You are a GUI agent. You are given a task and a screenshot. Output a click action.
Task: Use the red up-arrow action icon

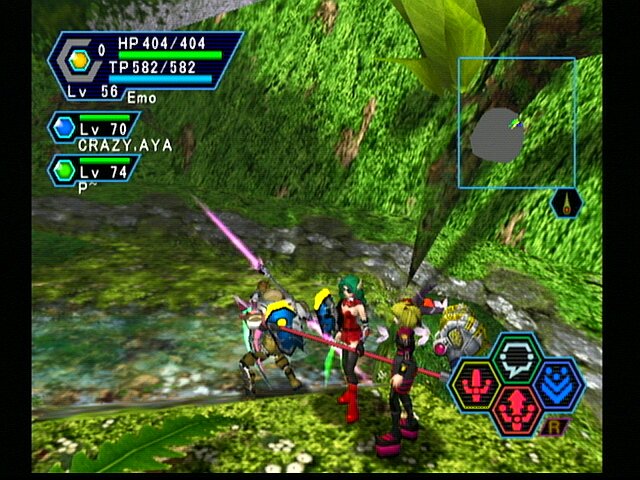[x=516, y=408]
